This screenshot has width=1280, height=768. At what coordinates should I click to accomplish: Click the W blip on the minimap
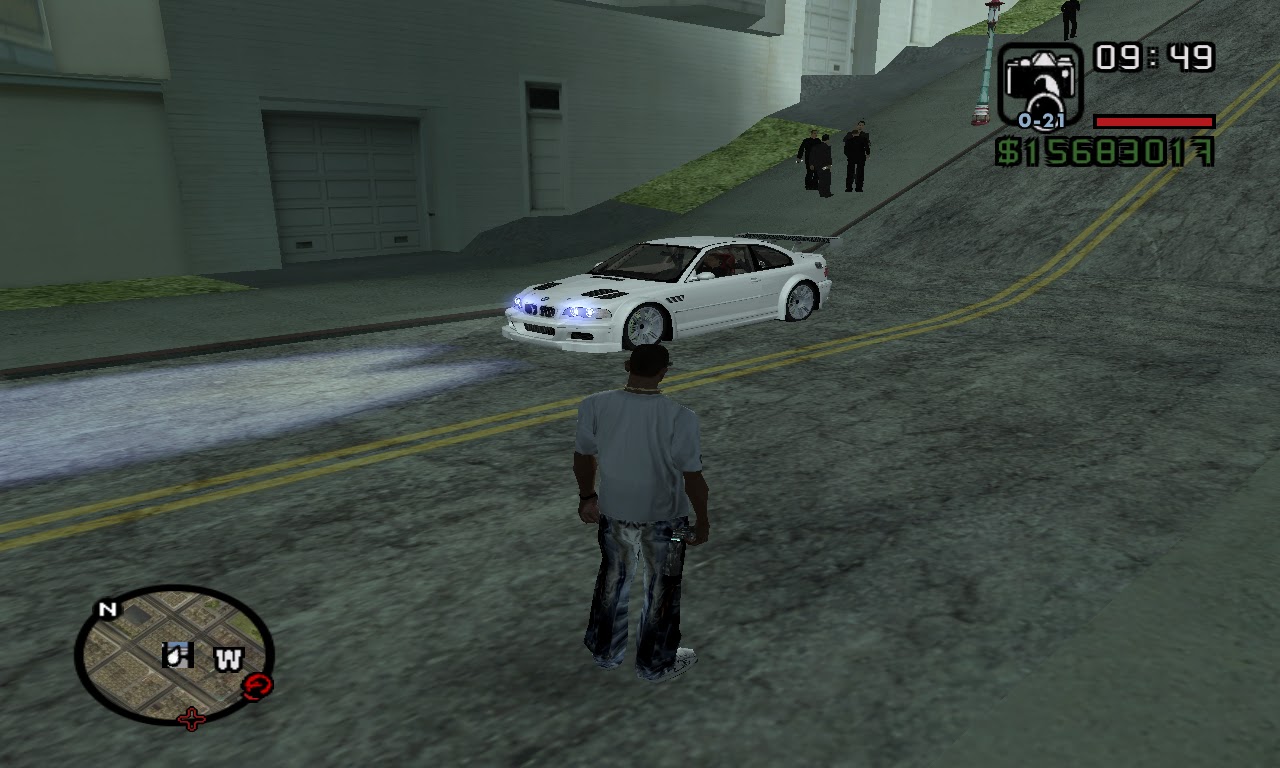click(x=230, y=660)
